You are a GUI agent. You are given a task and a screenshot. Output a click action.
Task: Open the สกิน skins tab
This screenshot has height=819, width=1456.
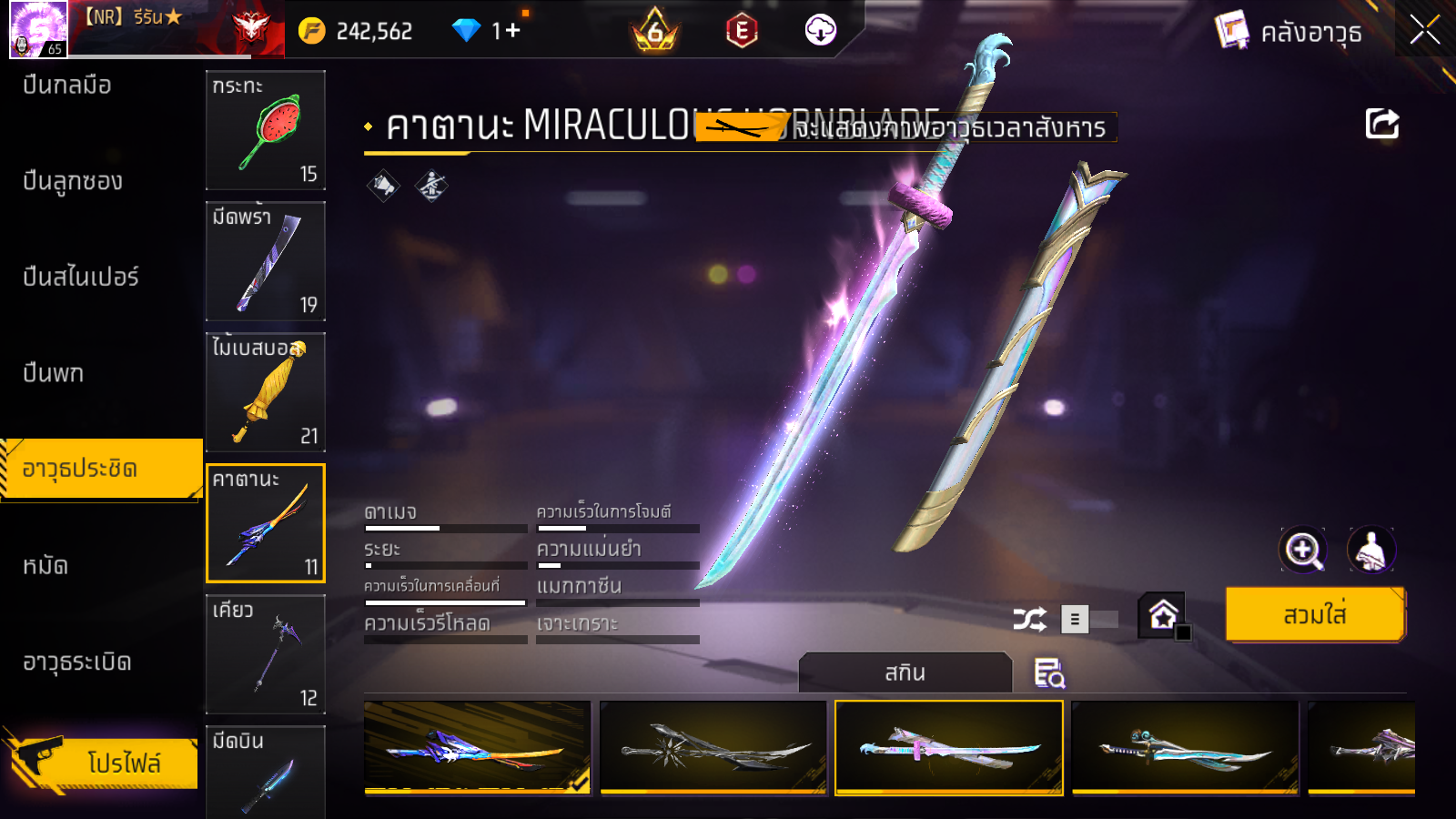click(905, 672)
